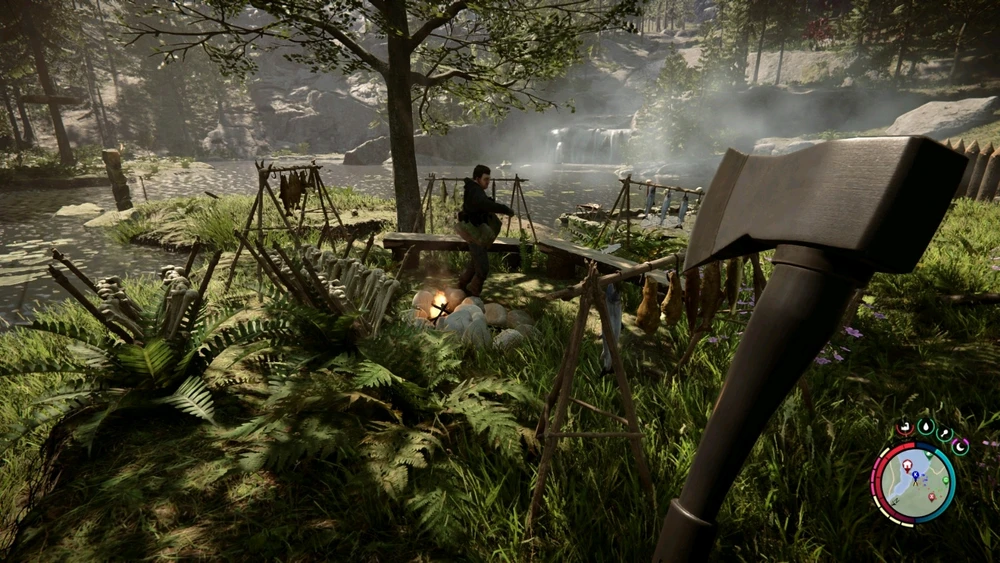
Task: Select the drumstick hunger icon
Action: [x=945, y=434]
